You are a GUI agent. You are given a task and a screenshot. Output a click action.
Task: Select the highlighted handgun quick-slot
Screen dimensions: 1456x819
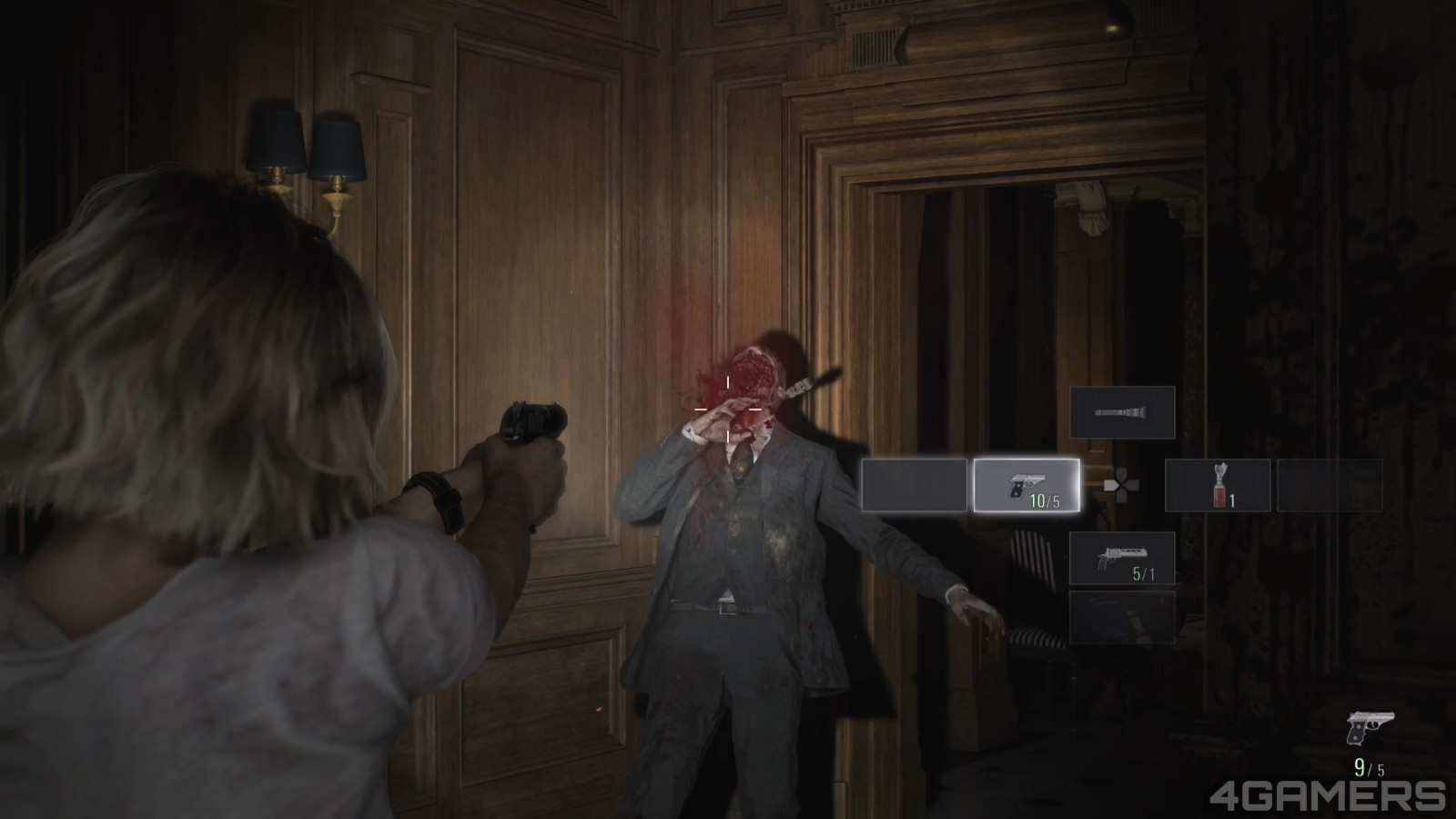[1025, 487]
